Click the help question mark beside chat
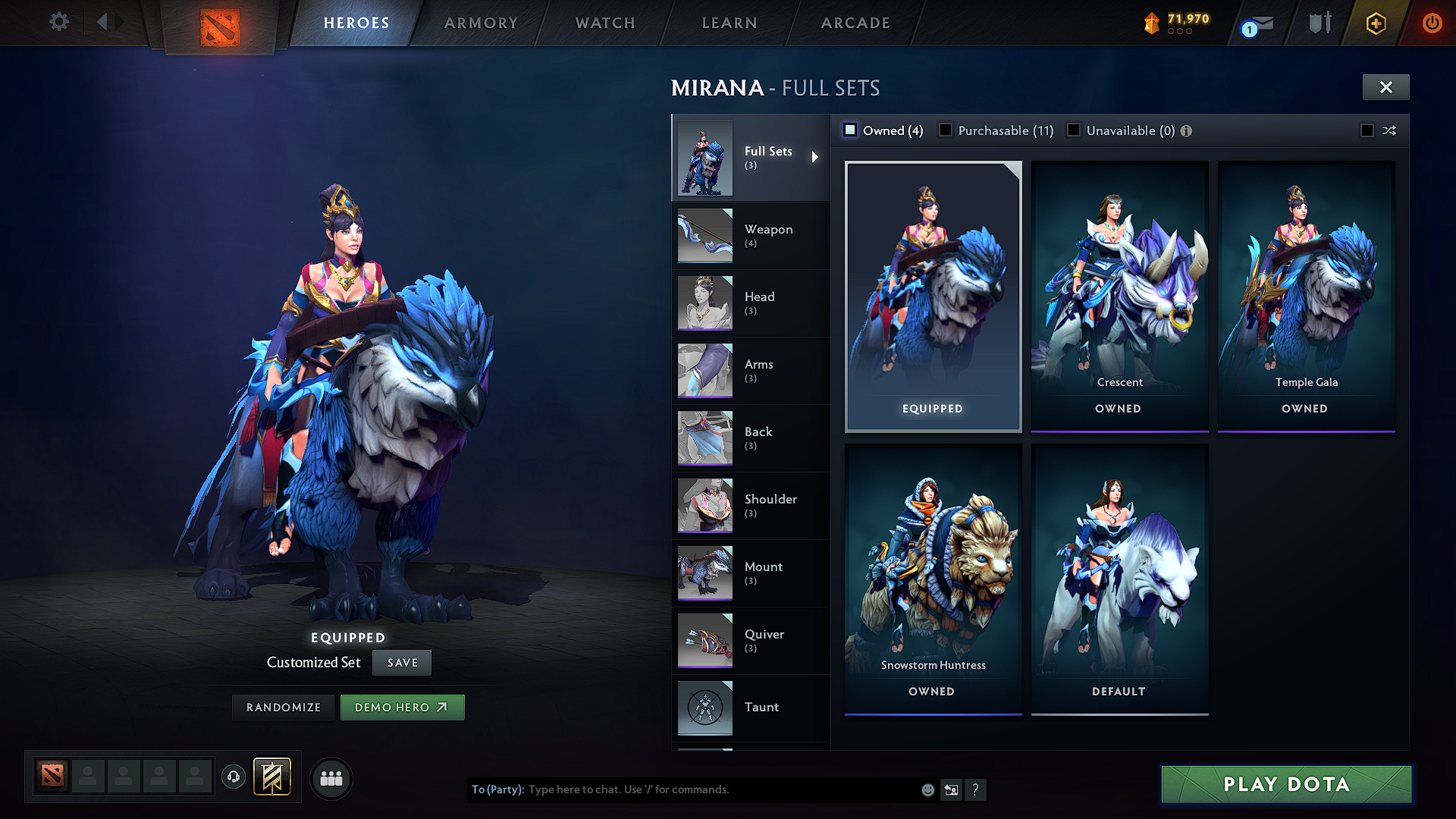The image size is (1456, 819). tap(976, 789)
